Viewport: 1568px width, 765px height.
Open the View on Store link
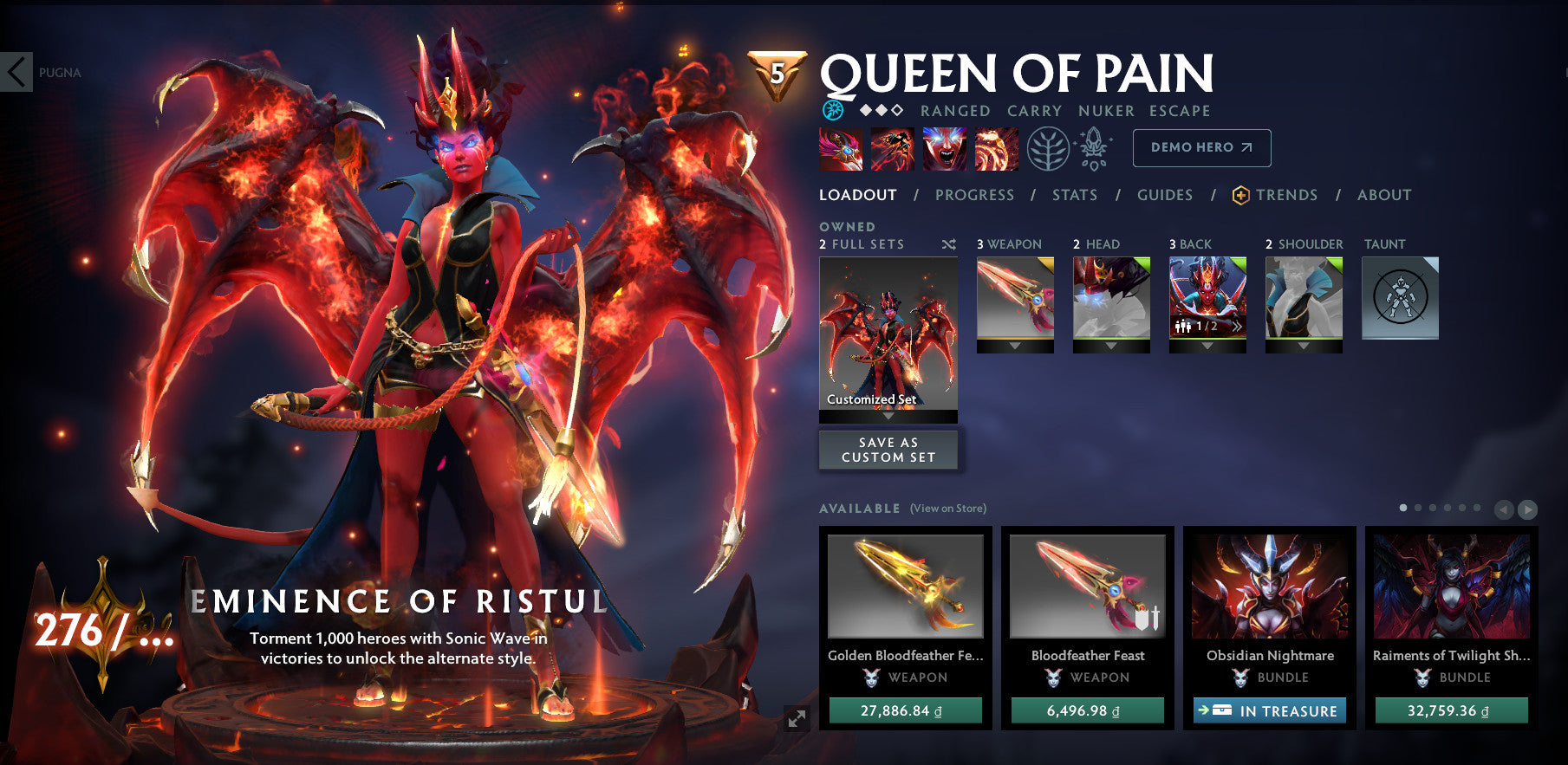947,509
